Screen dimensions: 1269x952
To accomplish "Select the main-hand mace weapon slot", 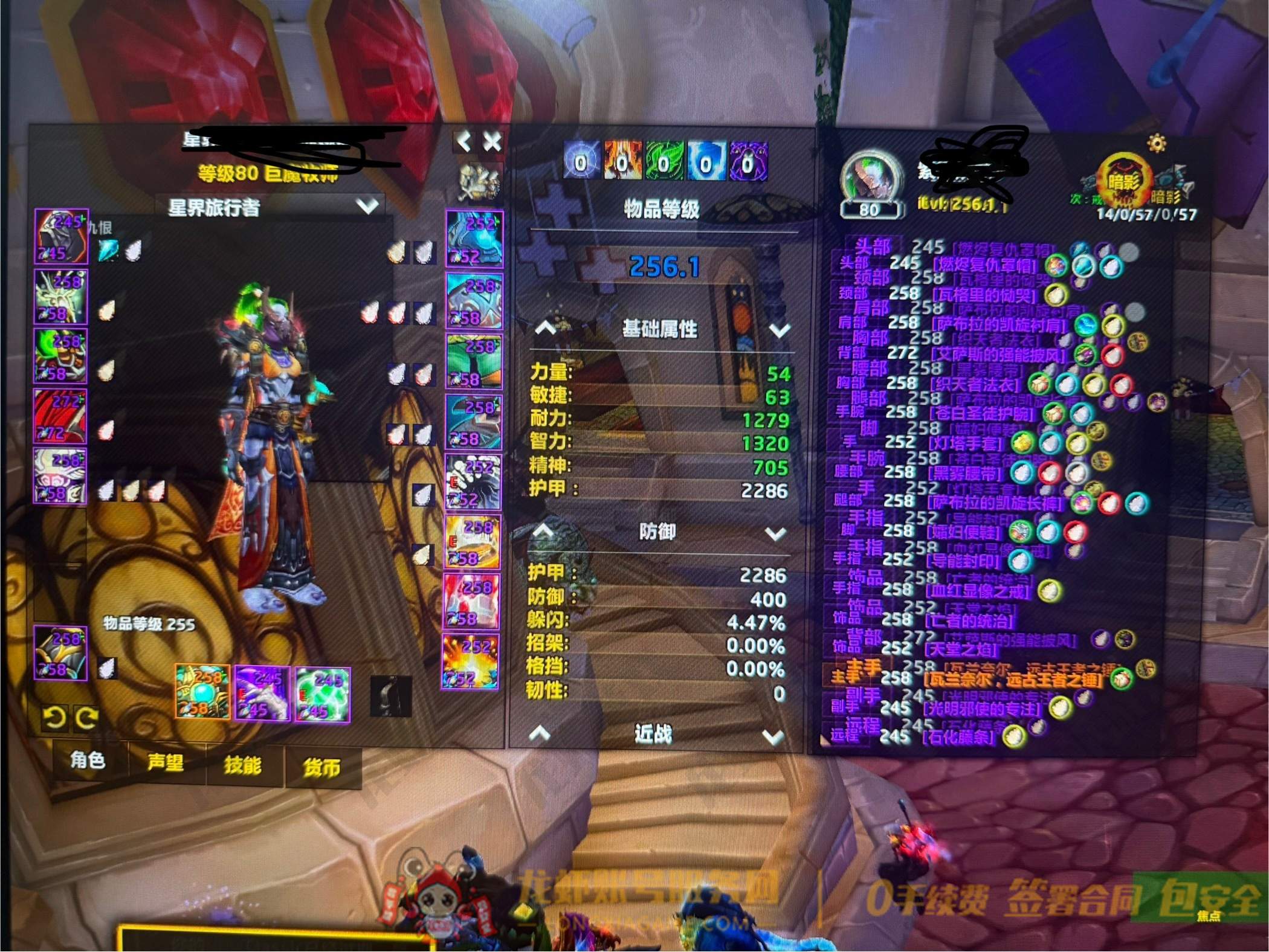I will click(202, 692).
